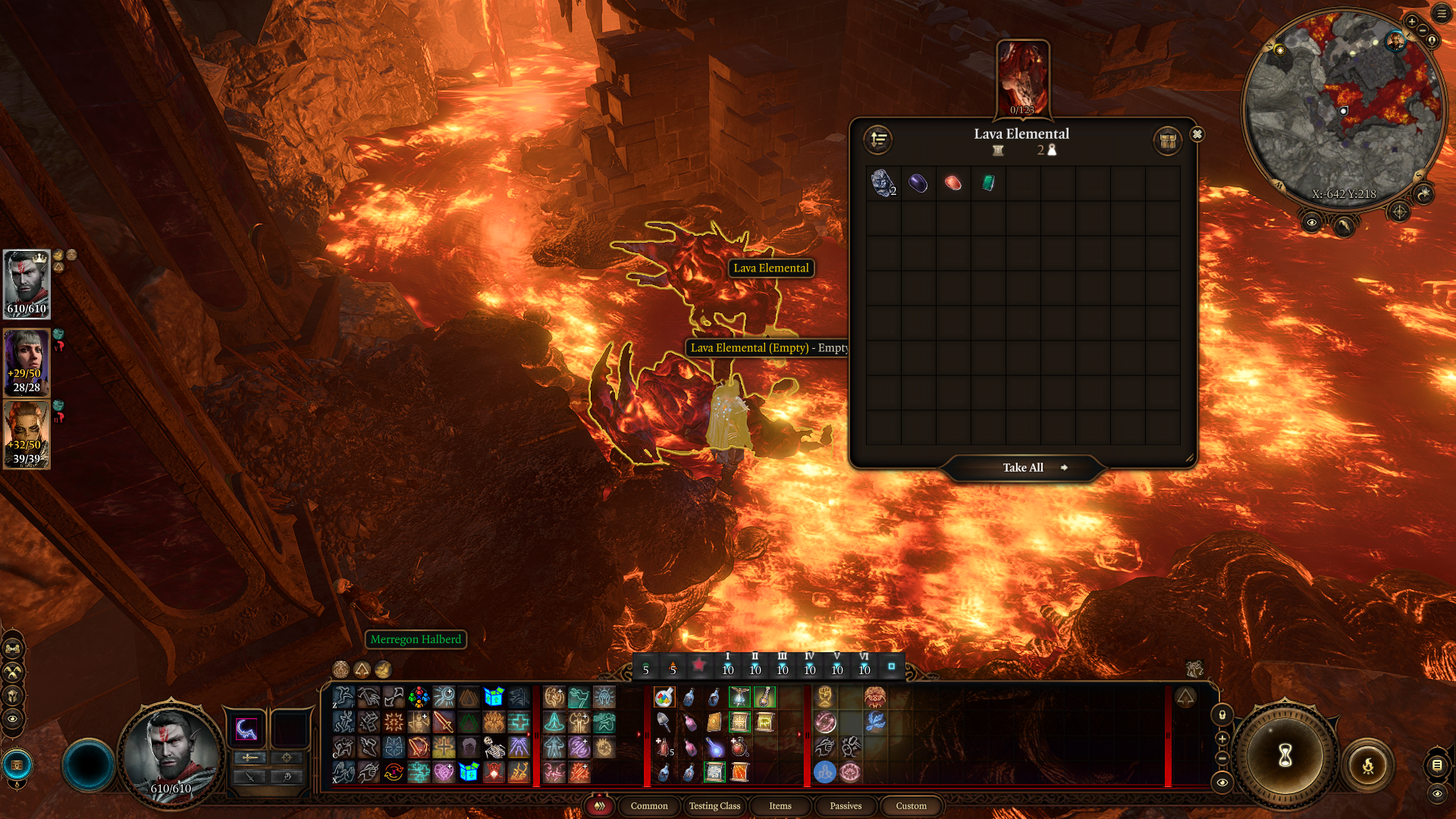The image size is (1456, 819).
Task: Take all loot from the Lava Elemental
Action: click(x=1022, y=468)
